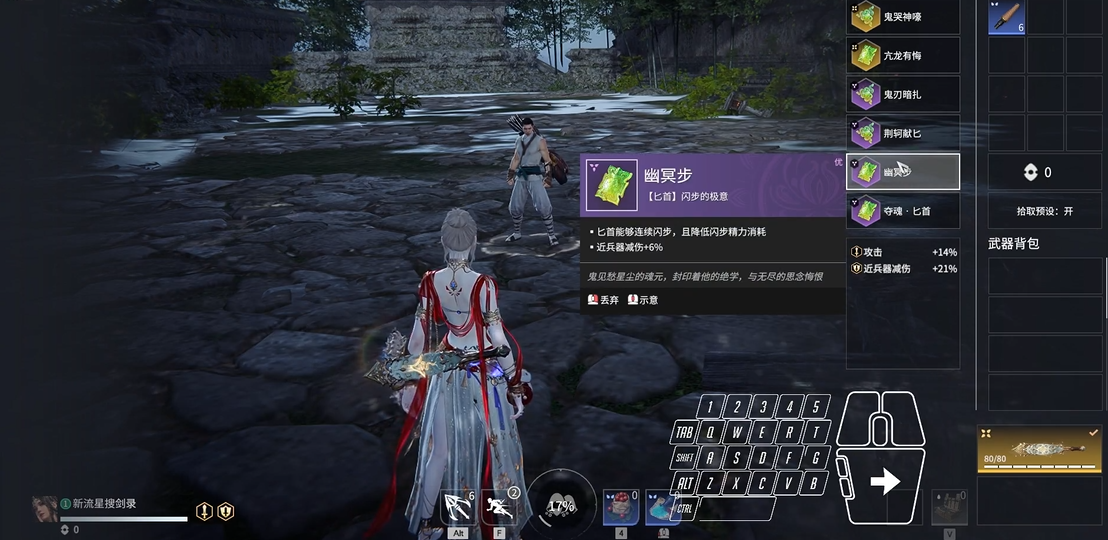Toggle the 拾取预设 pickup preset
1108x540 pixels.
click(1044, 211)
